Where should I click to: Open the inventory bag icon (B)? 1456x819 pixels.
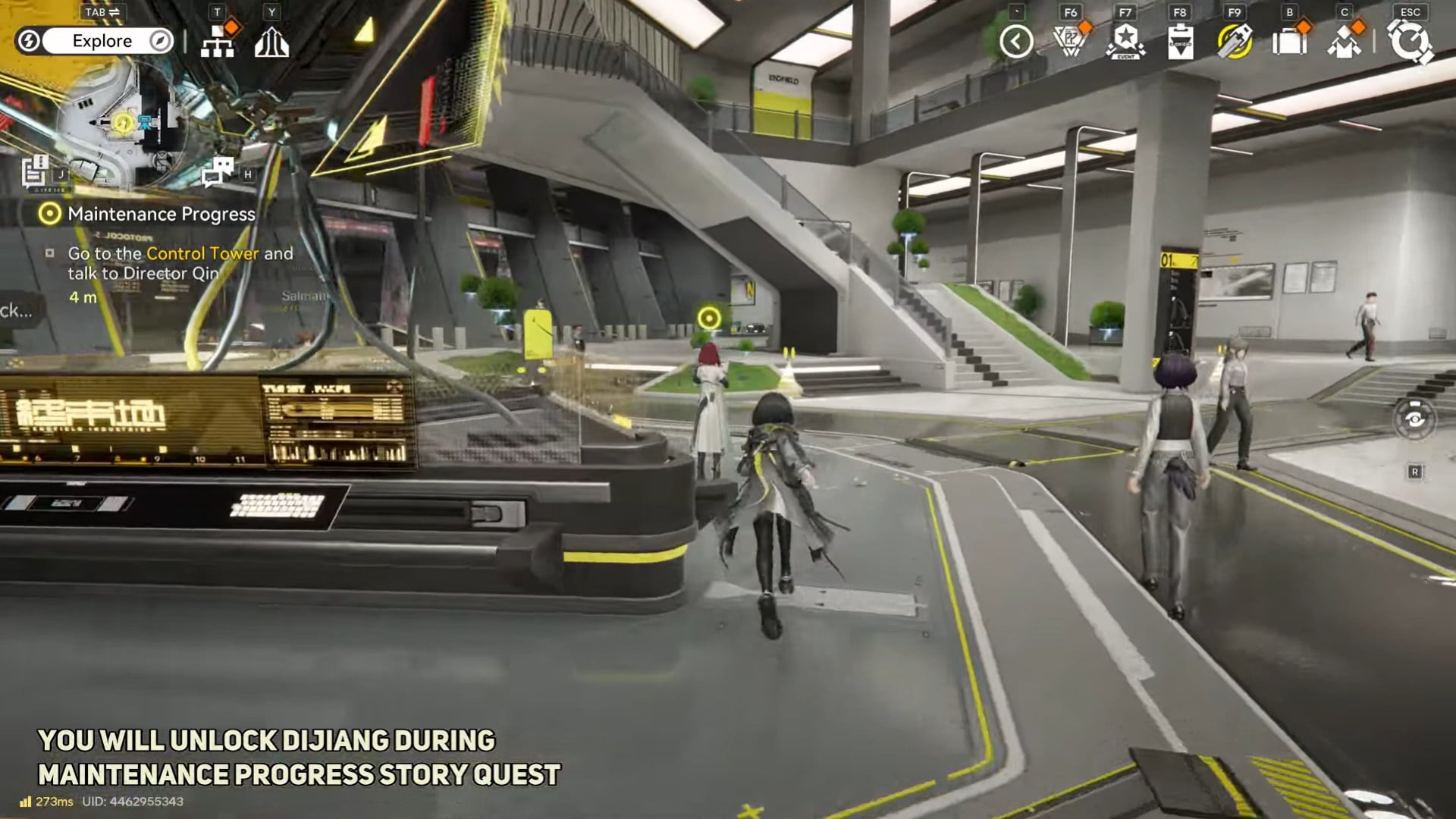(x=1291, y=42)
